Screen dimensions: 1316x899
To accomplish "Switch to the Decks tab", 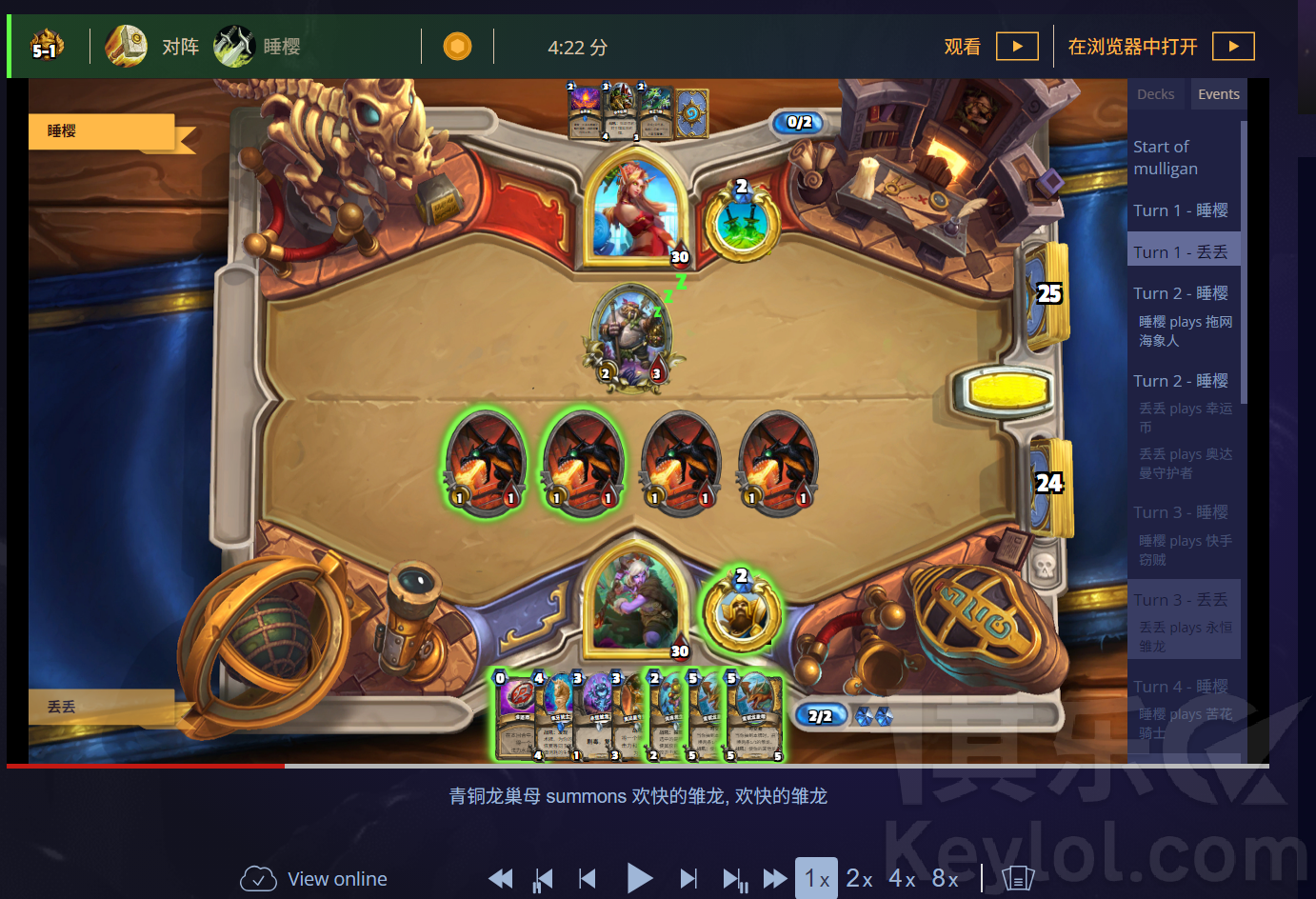I will tap(1155, 94).
